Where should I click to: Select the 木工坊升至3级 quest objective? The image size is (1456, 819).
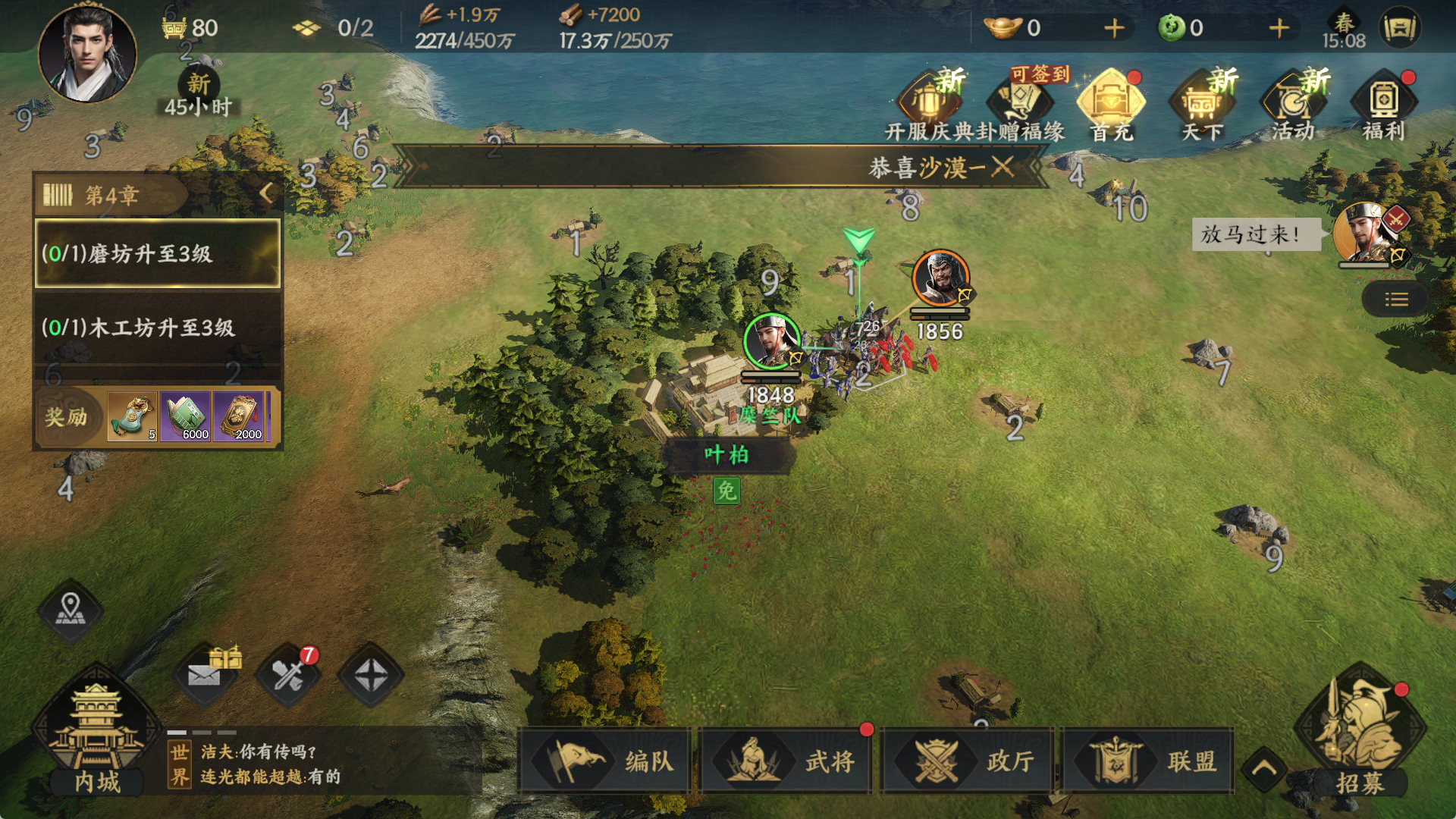coord(158,328)
